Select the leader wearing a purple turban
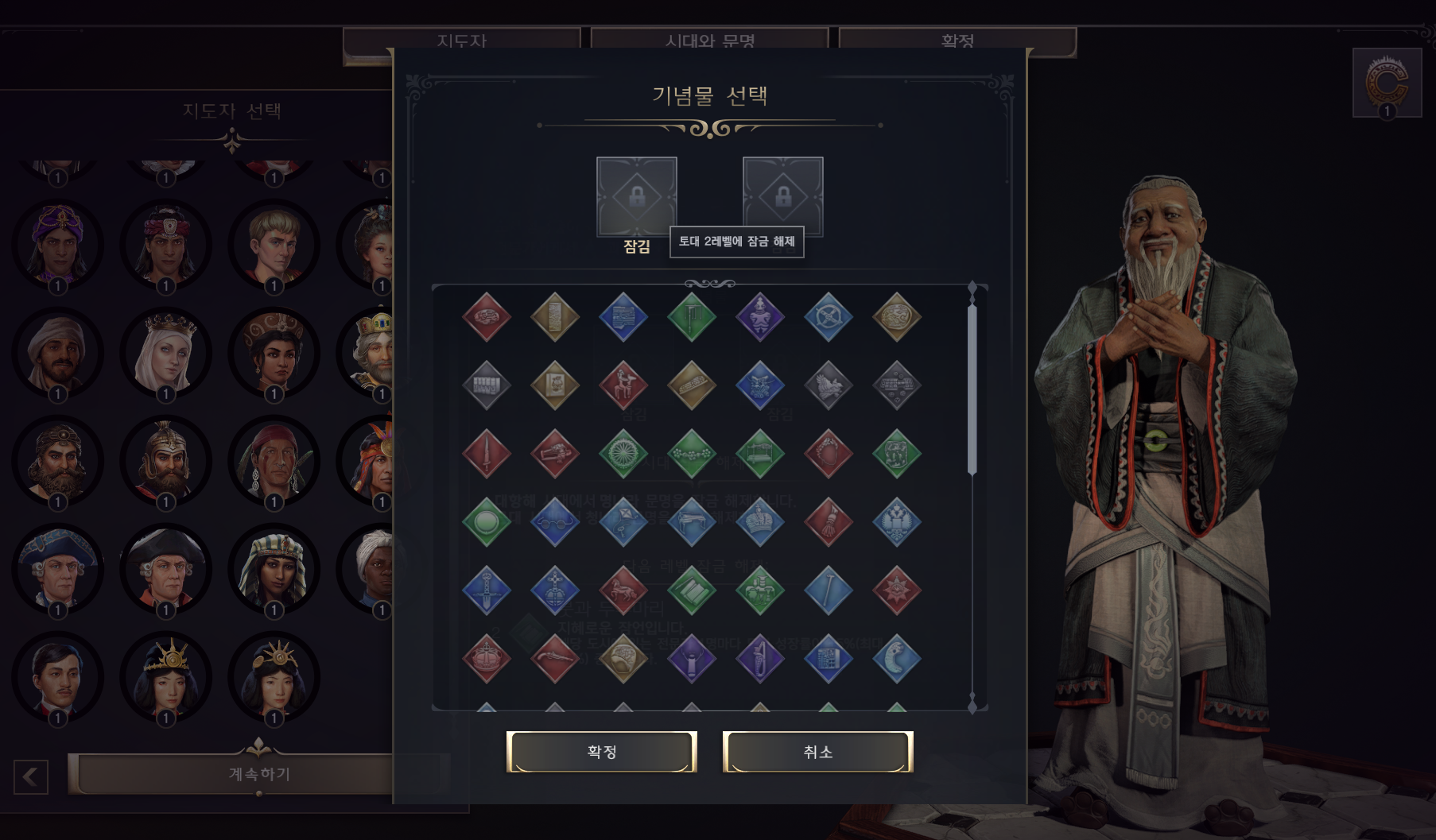This screenshot has height=840, width=1436. (57, 243)
